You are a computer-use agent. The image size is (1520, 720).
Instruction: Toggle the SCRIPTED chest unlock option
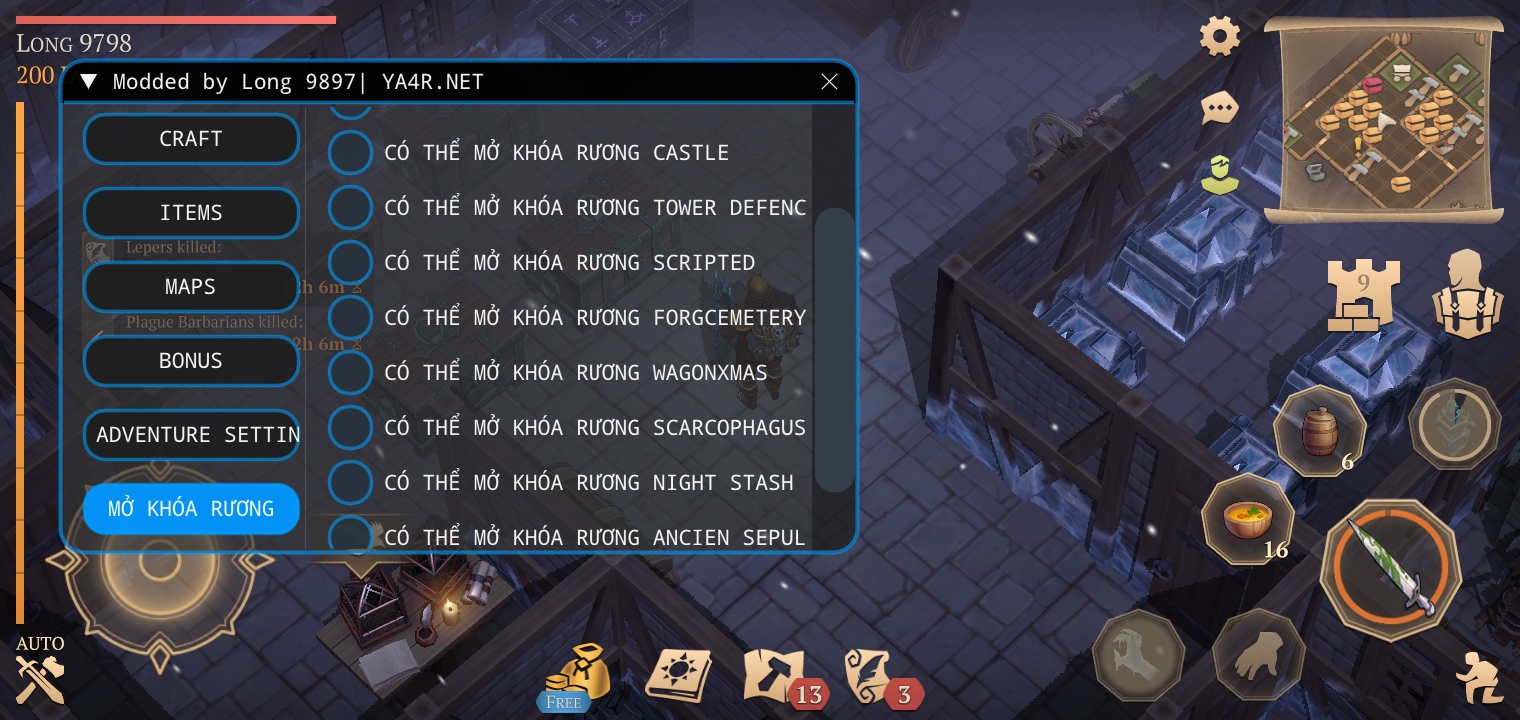[351, 263]
